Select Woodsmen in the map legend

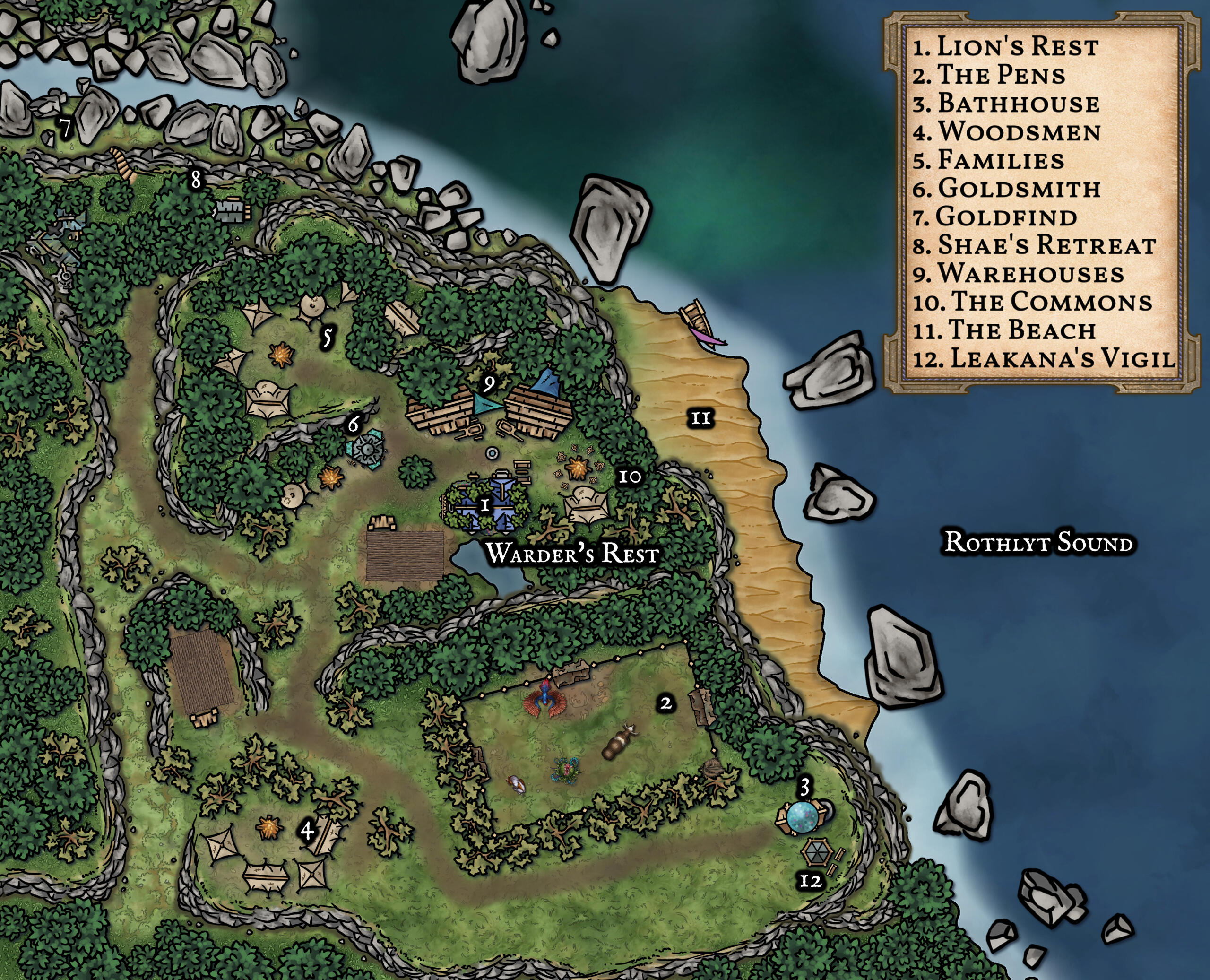[1007, 132]
